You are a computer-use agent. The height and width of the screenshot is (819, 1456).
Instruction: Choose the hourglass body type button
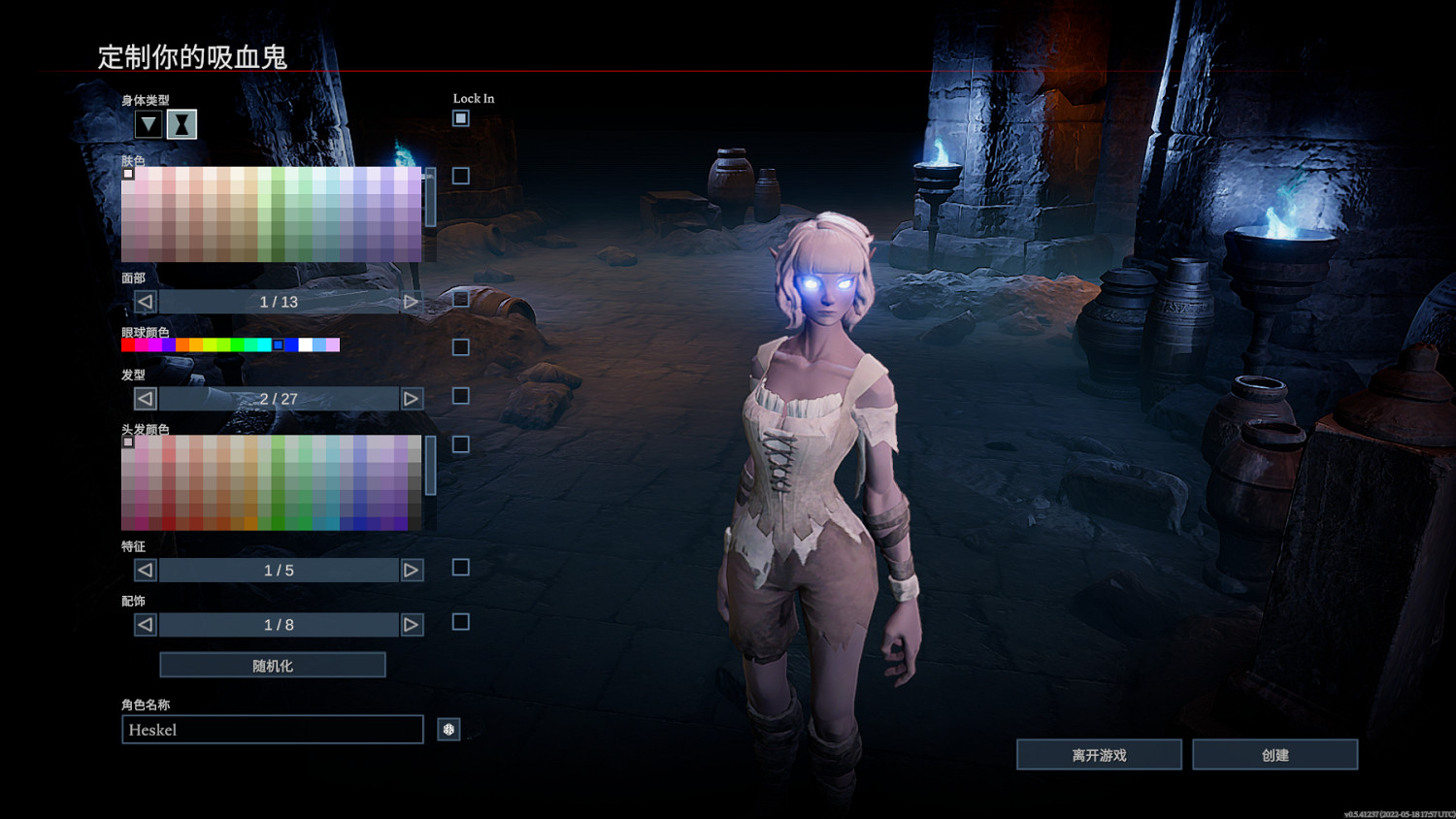182,124
